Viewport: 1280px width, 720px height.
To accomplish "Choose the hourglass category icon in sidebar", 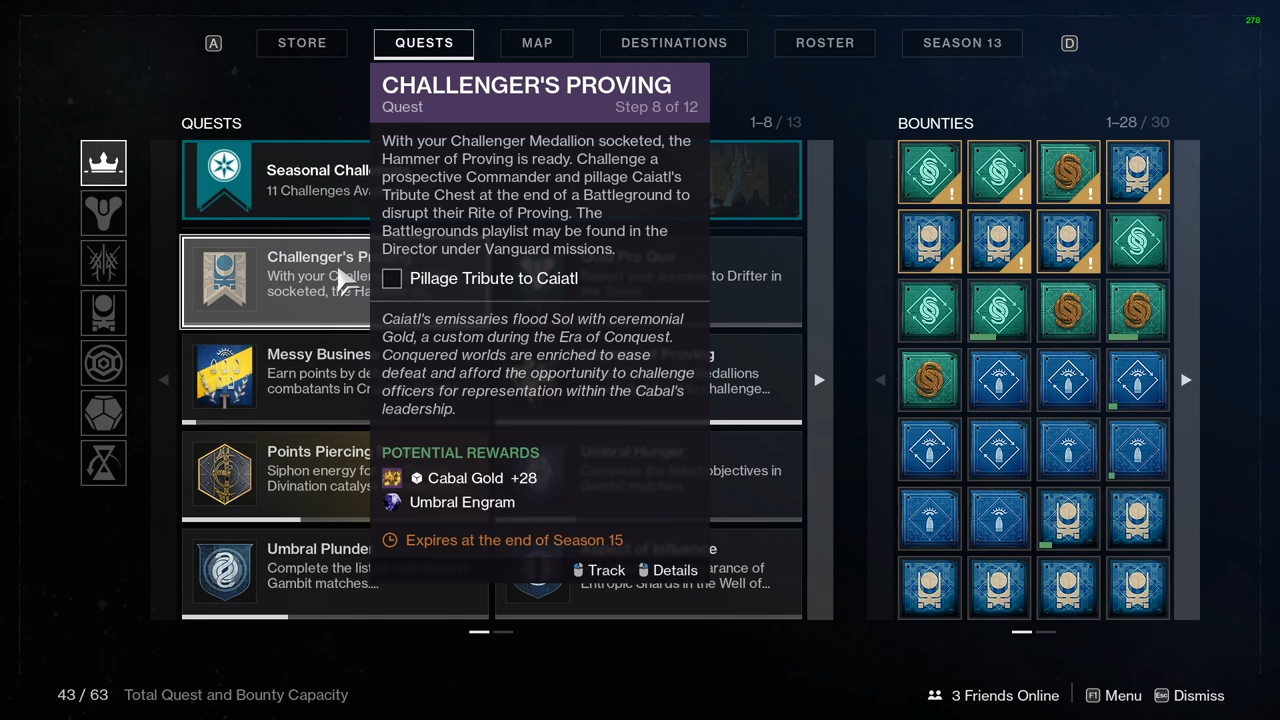I will [104, 464].
